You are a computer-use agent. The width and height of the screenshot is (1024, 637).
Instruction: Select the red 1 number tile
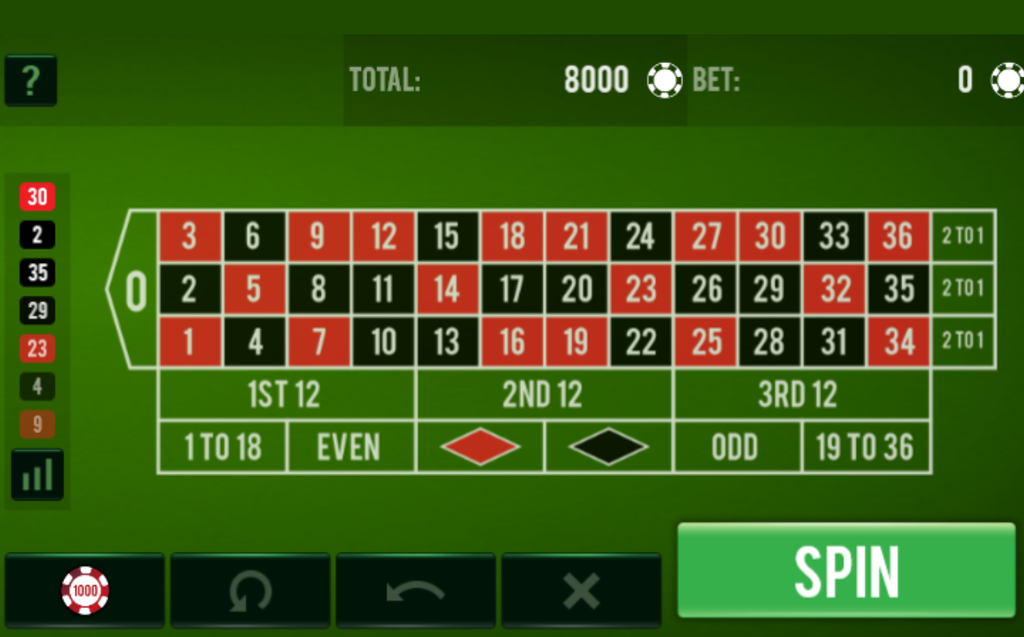pyautogui.click(x=189, y=342)
